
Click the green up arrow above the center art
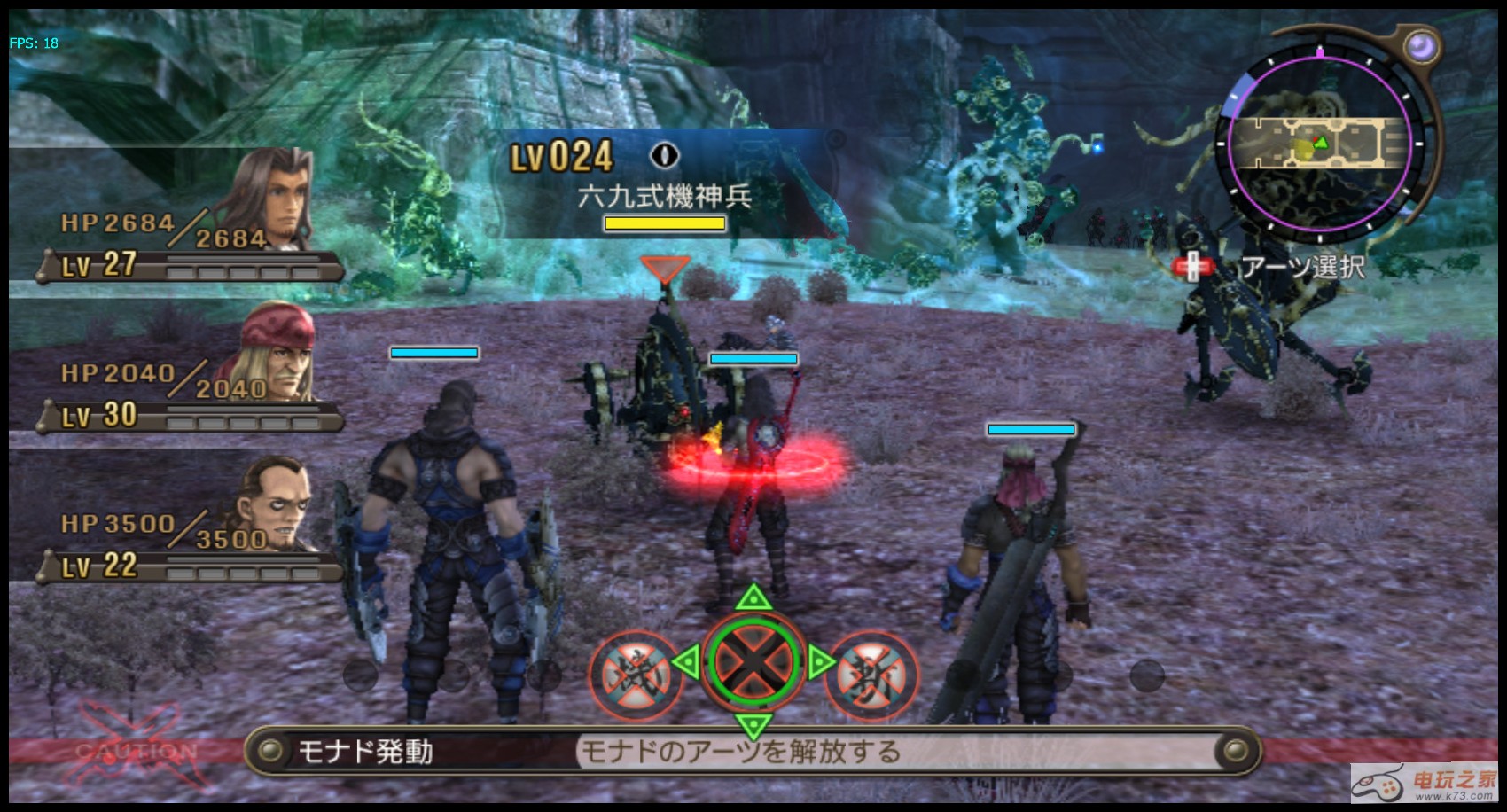(753, 597)
